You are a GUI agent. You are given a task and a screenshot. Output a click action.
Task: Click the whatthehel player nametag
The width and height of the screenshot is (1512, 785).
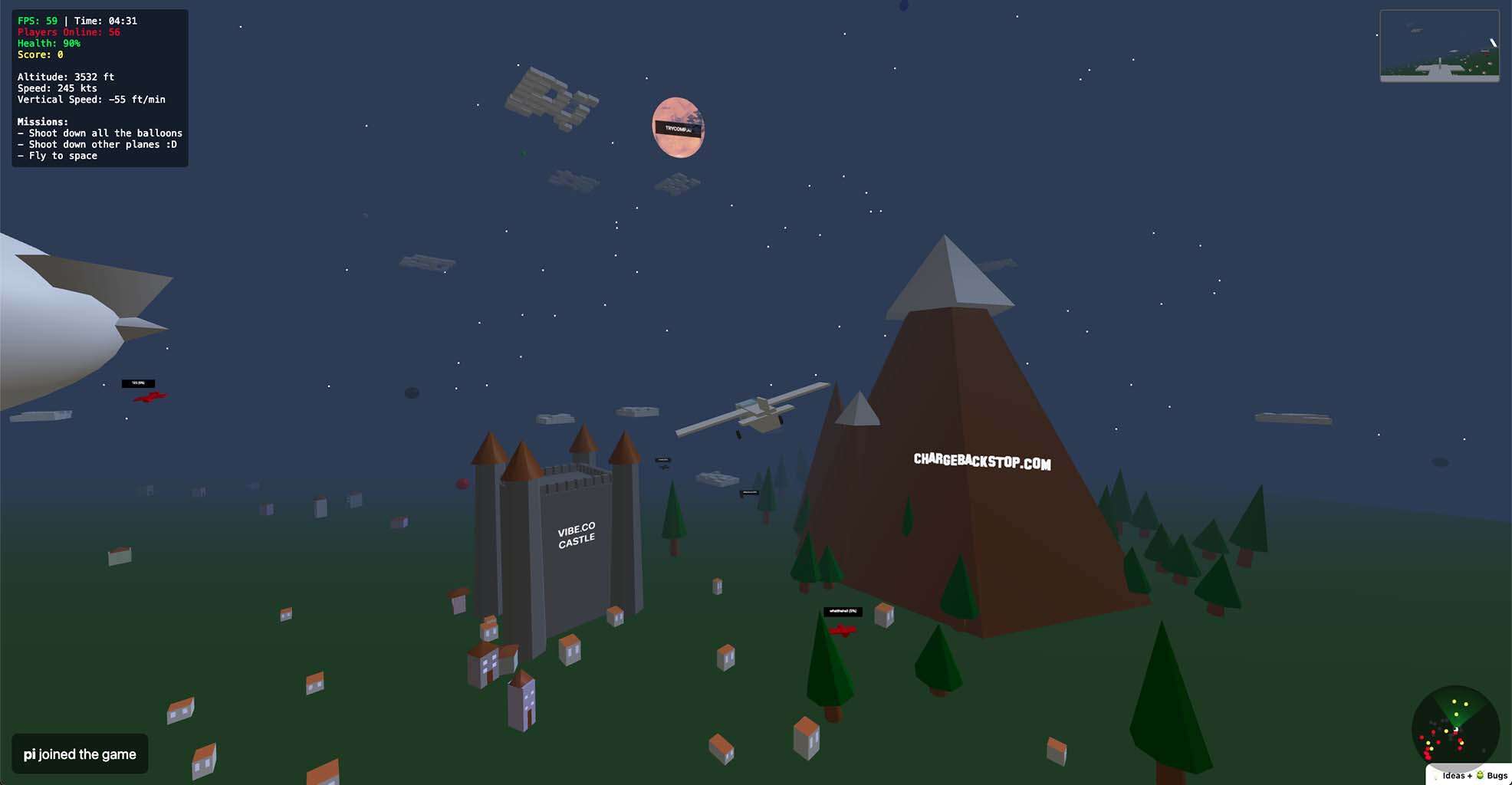(843, 611)
